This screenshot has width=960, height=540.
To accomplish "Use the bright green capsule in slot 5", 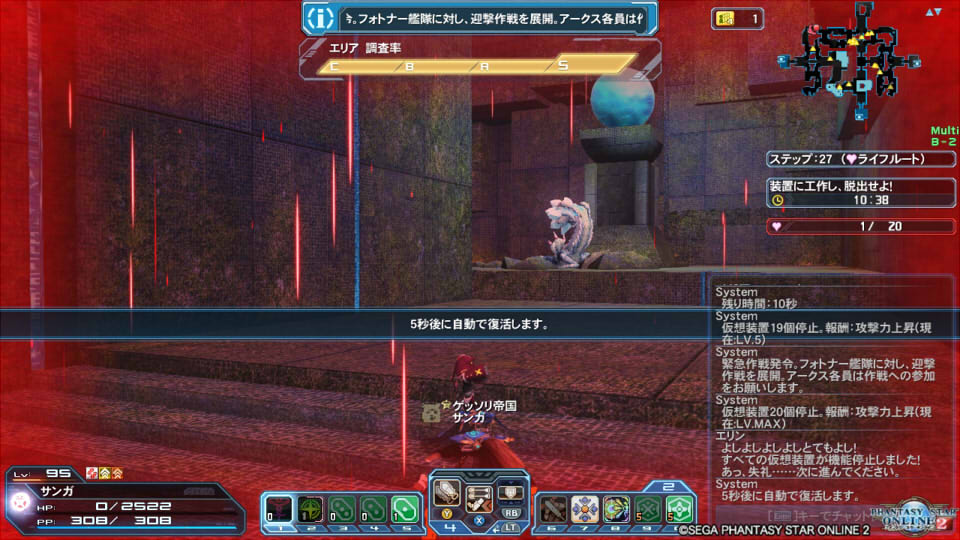I will coord(403,509).
